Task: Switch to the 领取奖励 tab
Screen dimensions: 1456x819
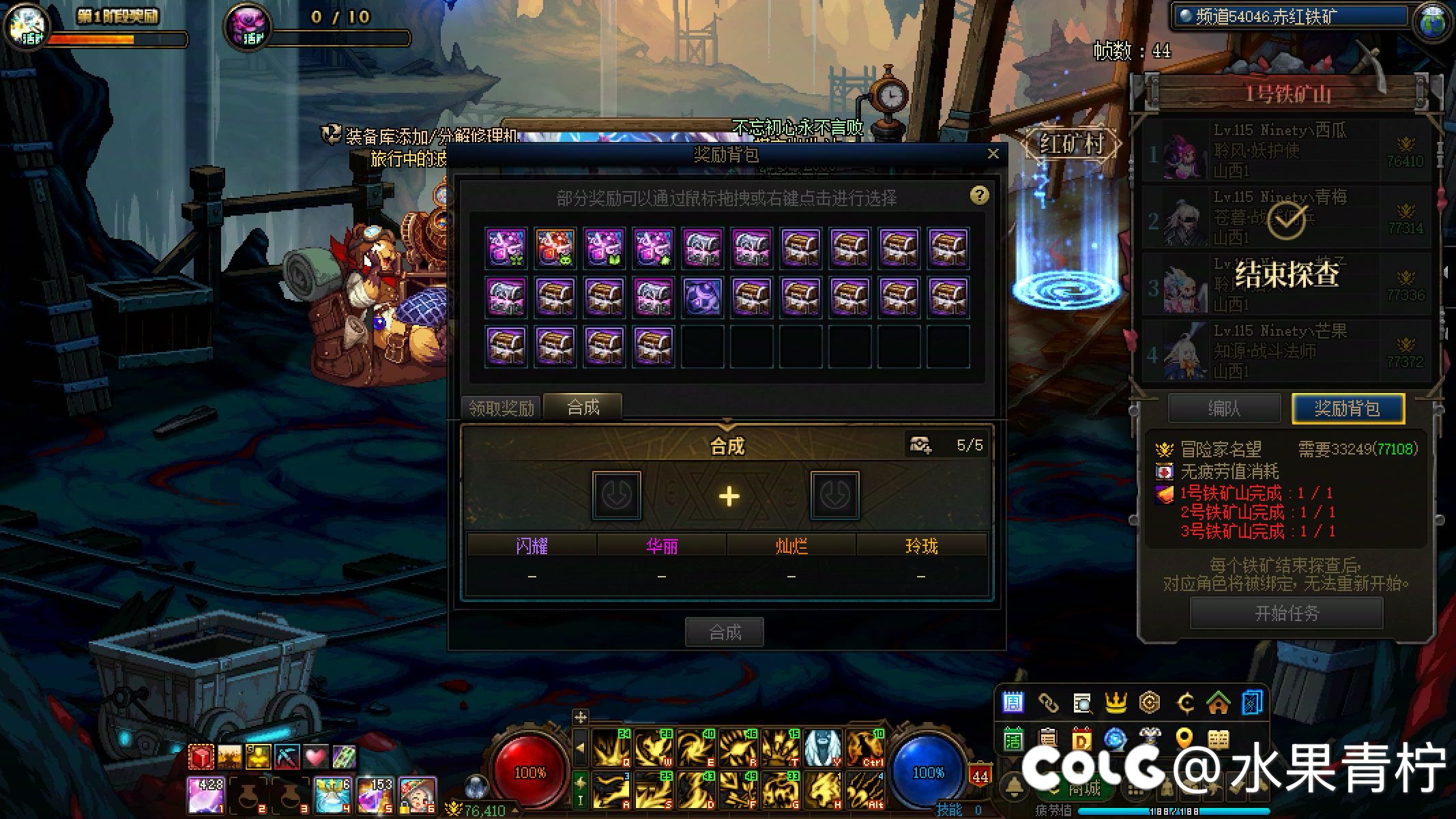Action: click(x=501, y=407)
